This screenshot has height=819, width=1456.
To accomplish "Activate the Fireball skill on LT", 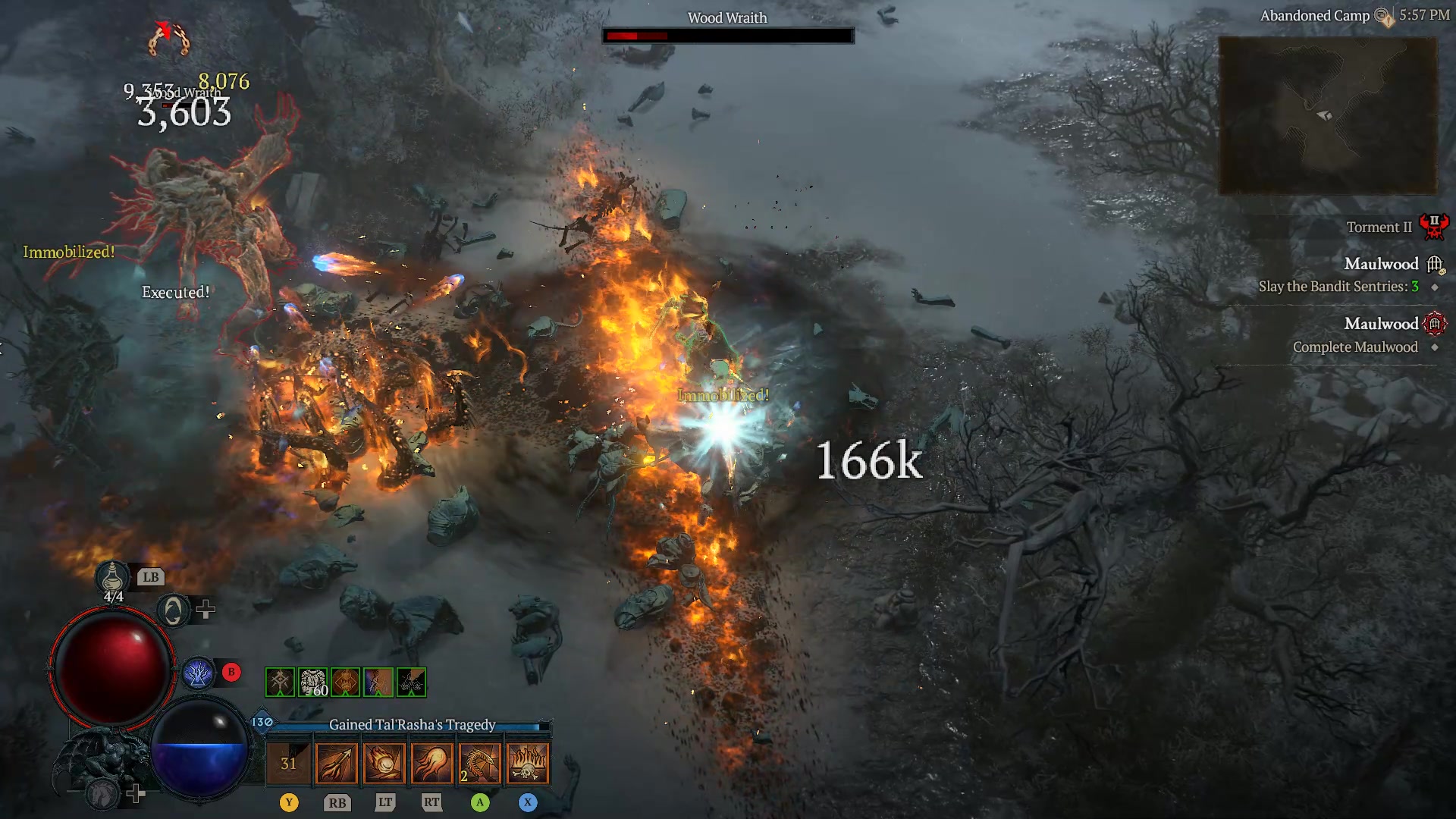I will pyautogui.click(x=384, y=762).
